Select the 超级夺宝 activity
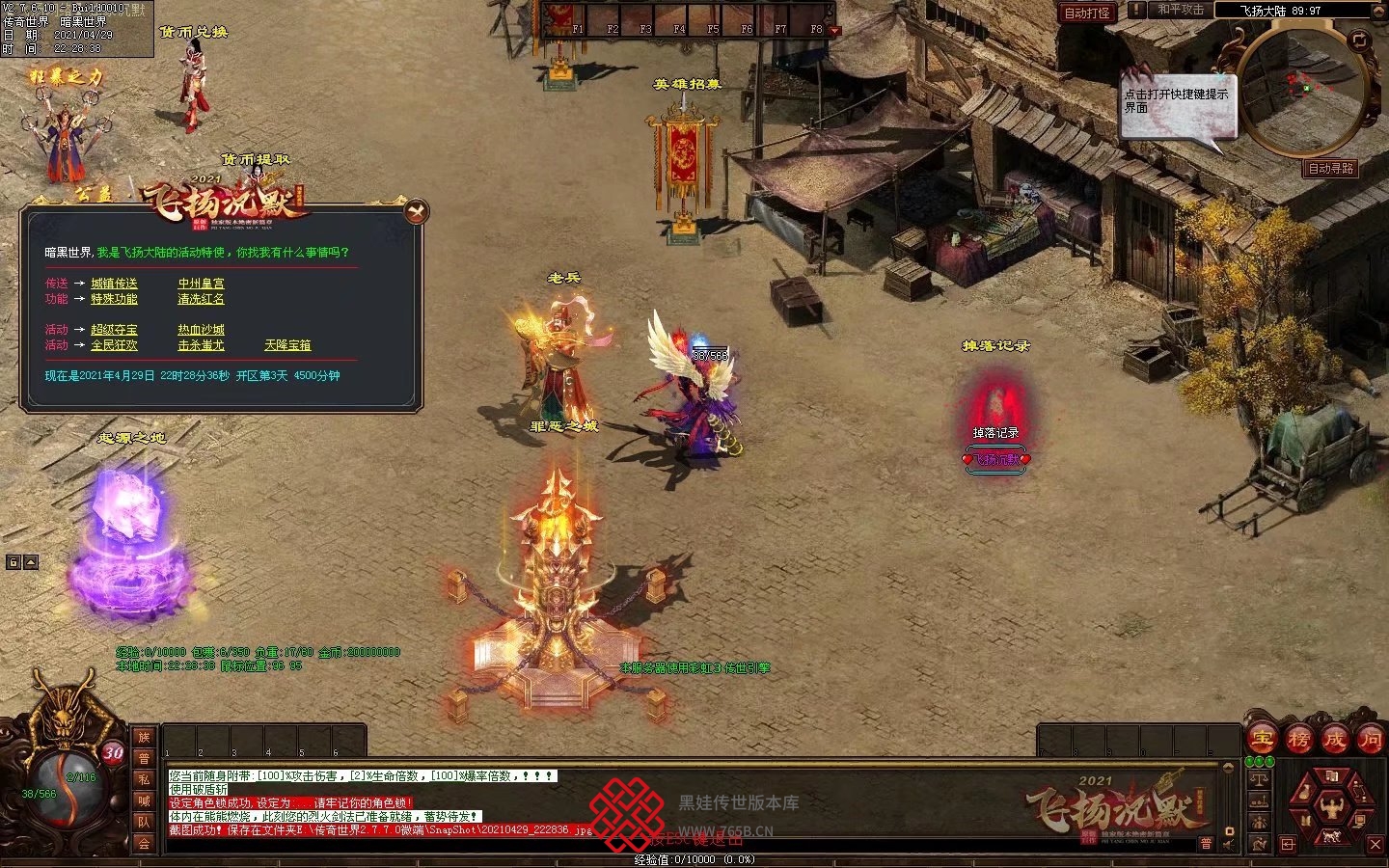 tap(114, 330)
